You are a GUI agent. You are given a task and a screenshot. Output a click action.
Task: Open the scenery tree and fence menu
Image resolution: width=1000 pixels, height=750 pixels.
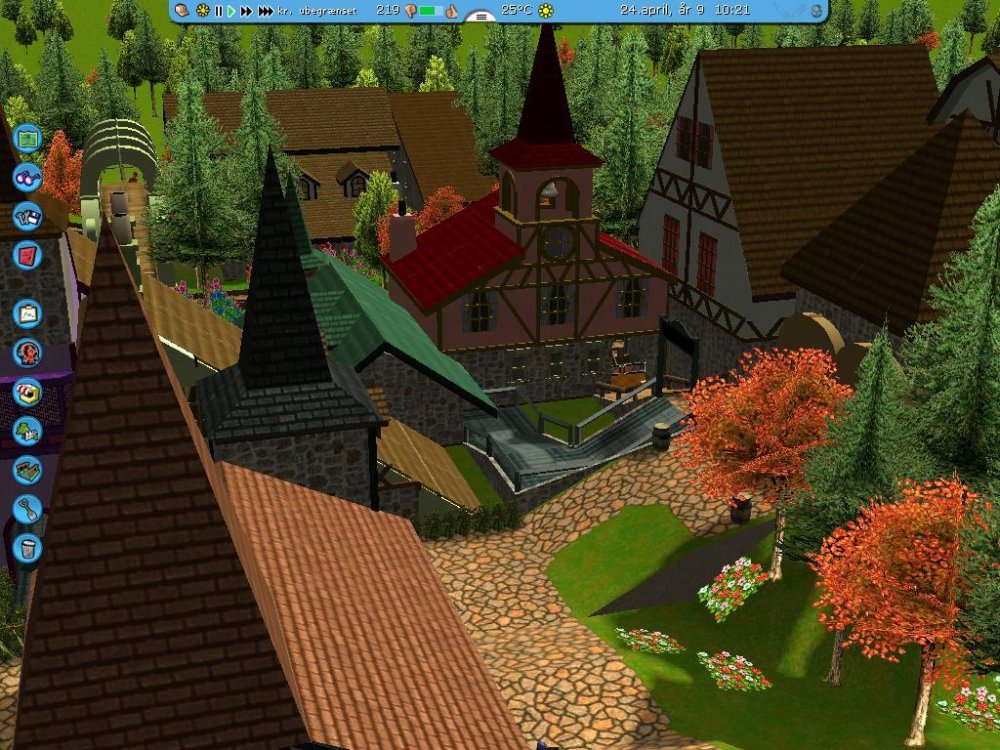27,430
